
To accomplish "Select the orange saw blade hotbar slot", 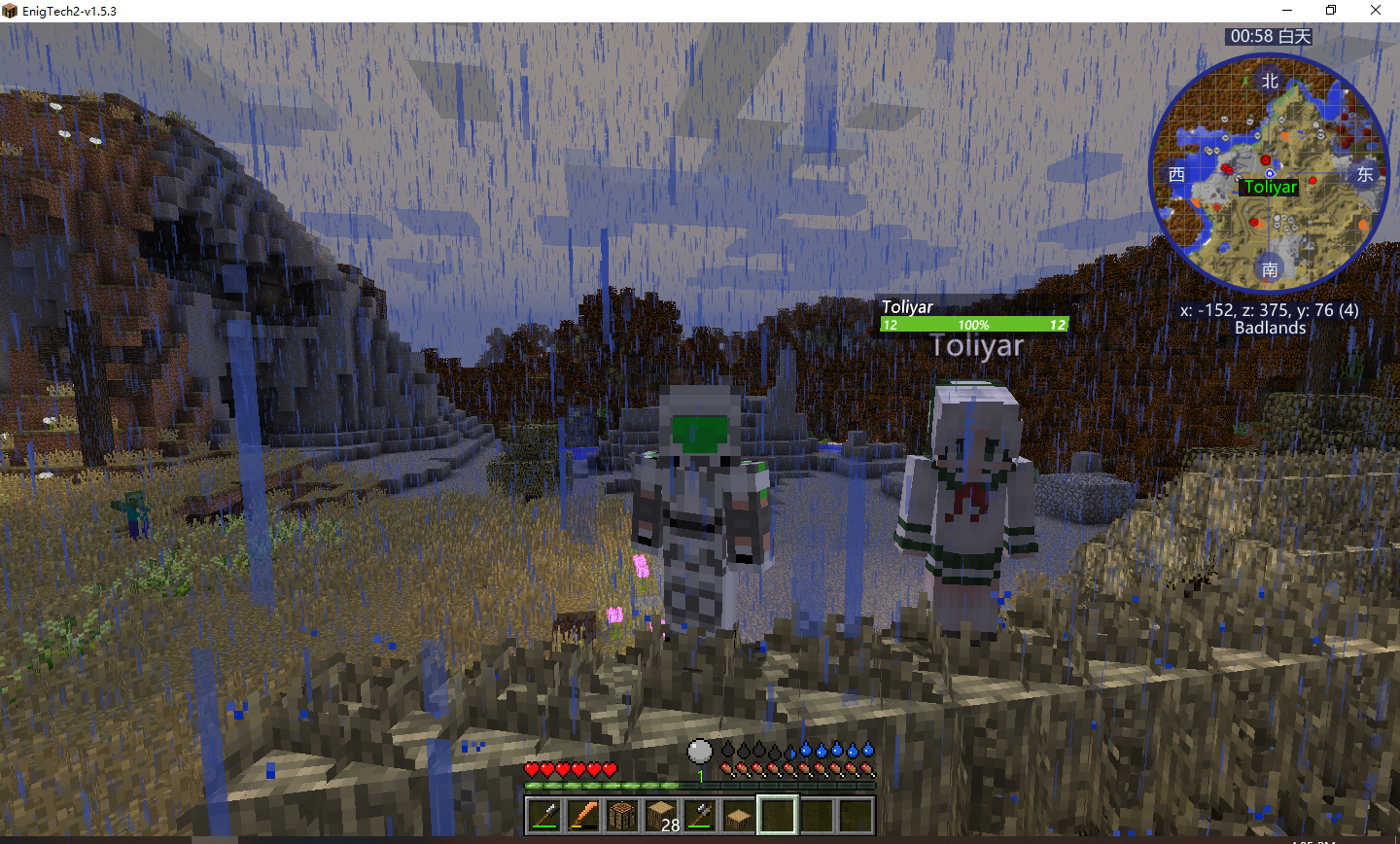I will pos(583,815).
